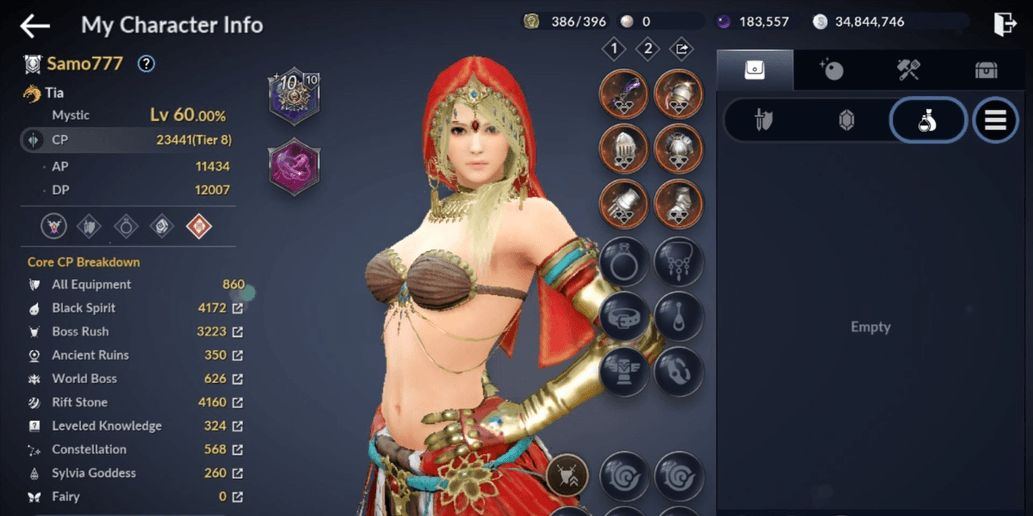
Task: Select the empty belt slot
Action: pyautogui.click(x=624, y=317)
